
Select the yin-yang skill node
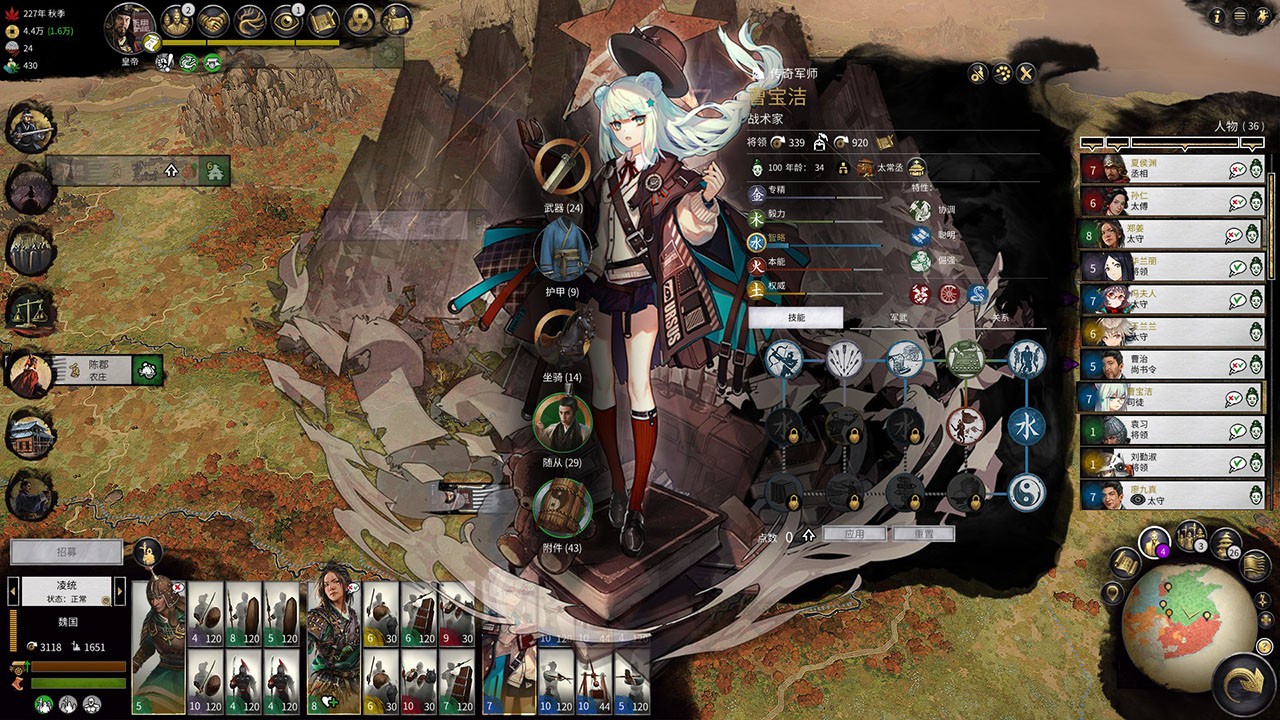(1026, 491)
